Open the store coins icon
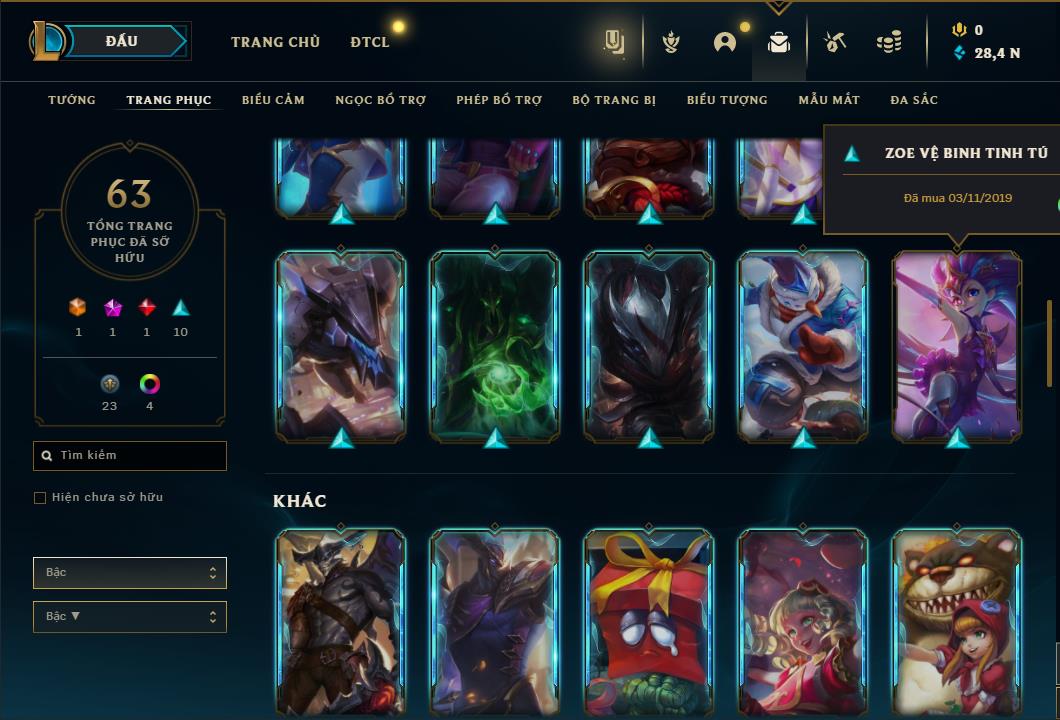 point(888,42)
